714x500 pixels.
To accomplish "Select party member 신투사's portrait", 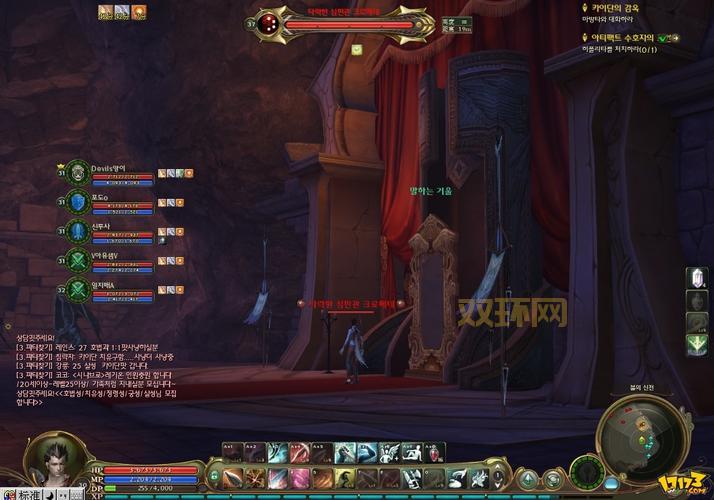I will point(78,232).
